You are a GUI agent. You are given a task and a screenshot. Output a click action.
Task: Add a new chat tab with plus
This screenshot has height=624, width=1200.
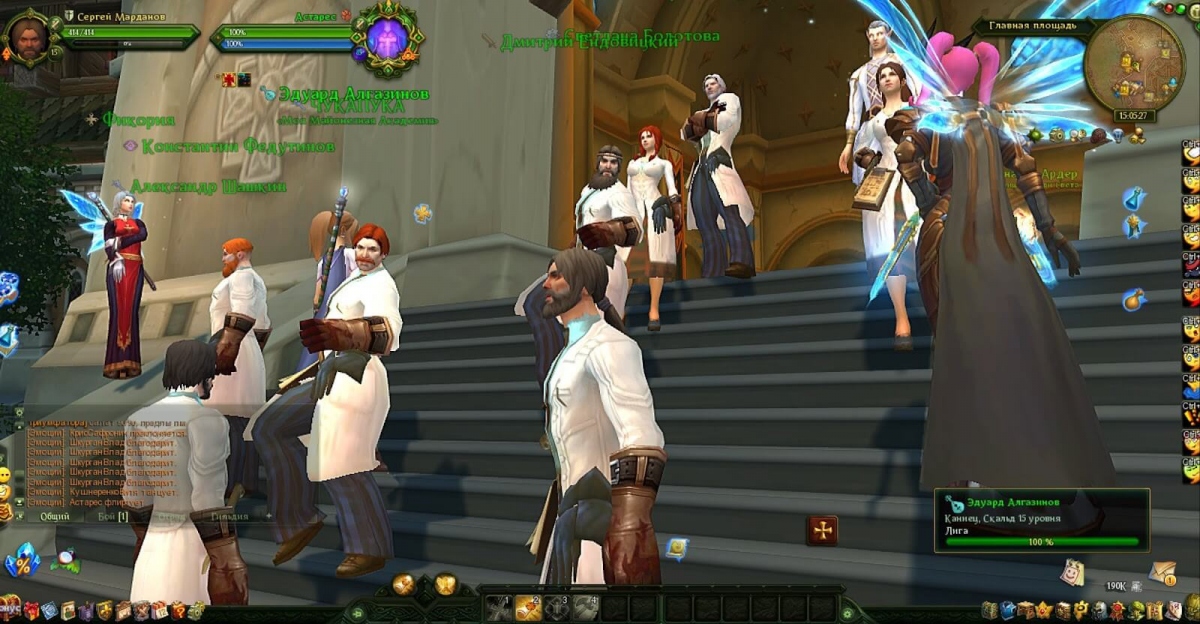pyautogui.click(x=269, y=516)
